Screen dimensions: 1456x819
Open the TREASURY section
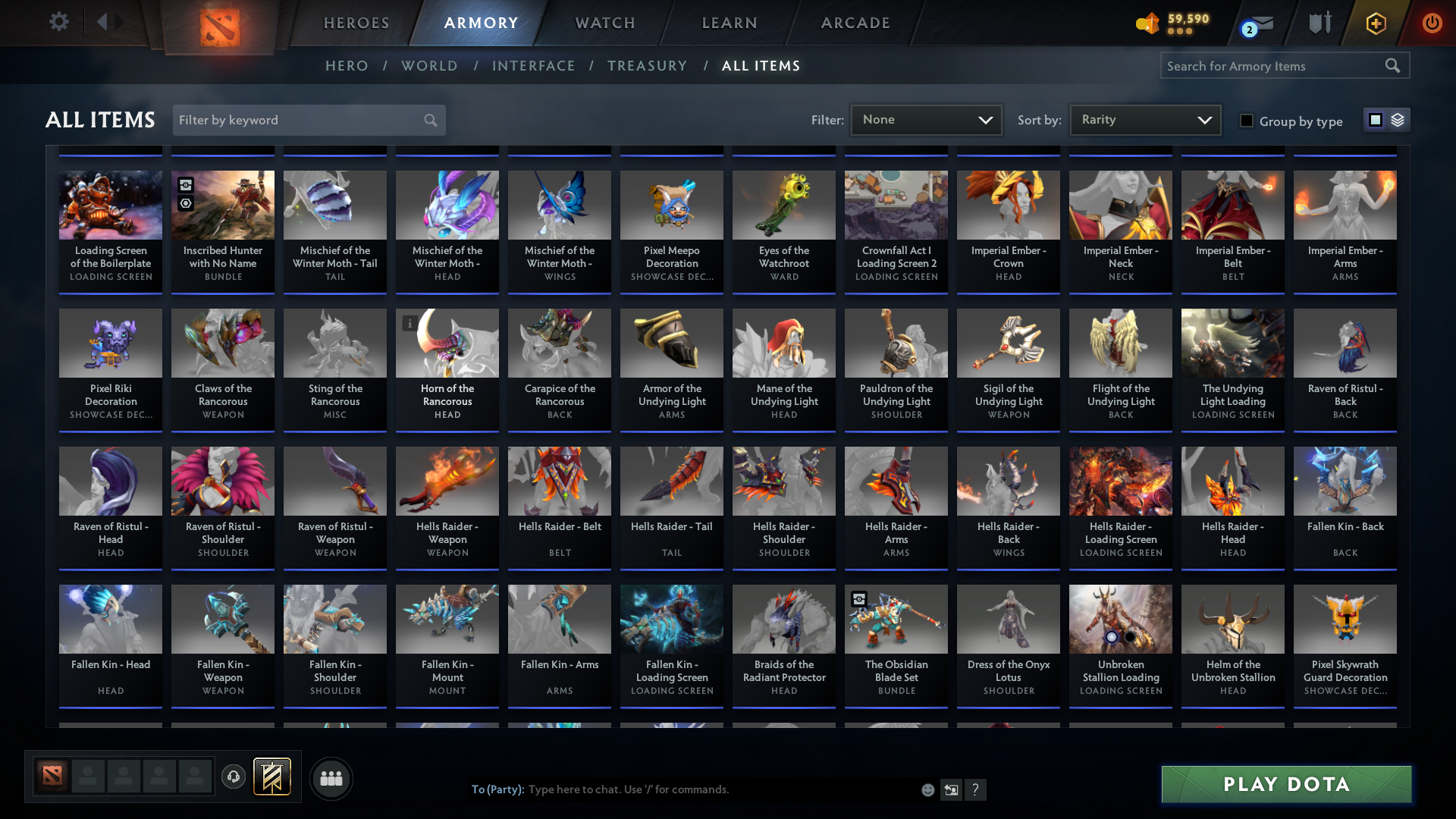pos(647,65)
